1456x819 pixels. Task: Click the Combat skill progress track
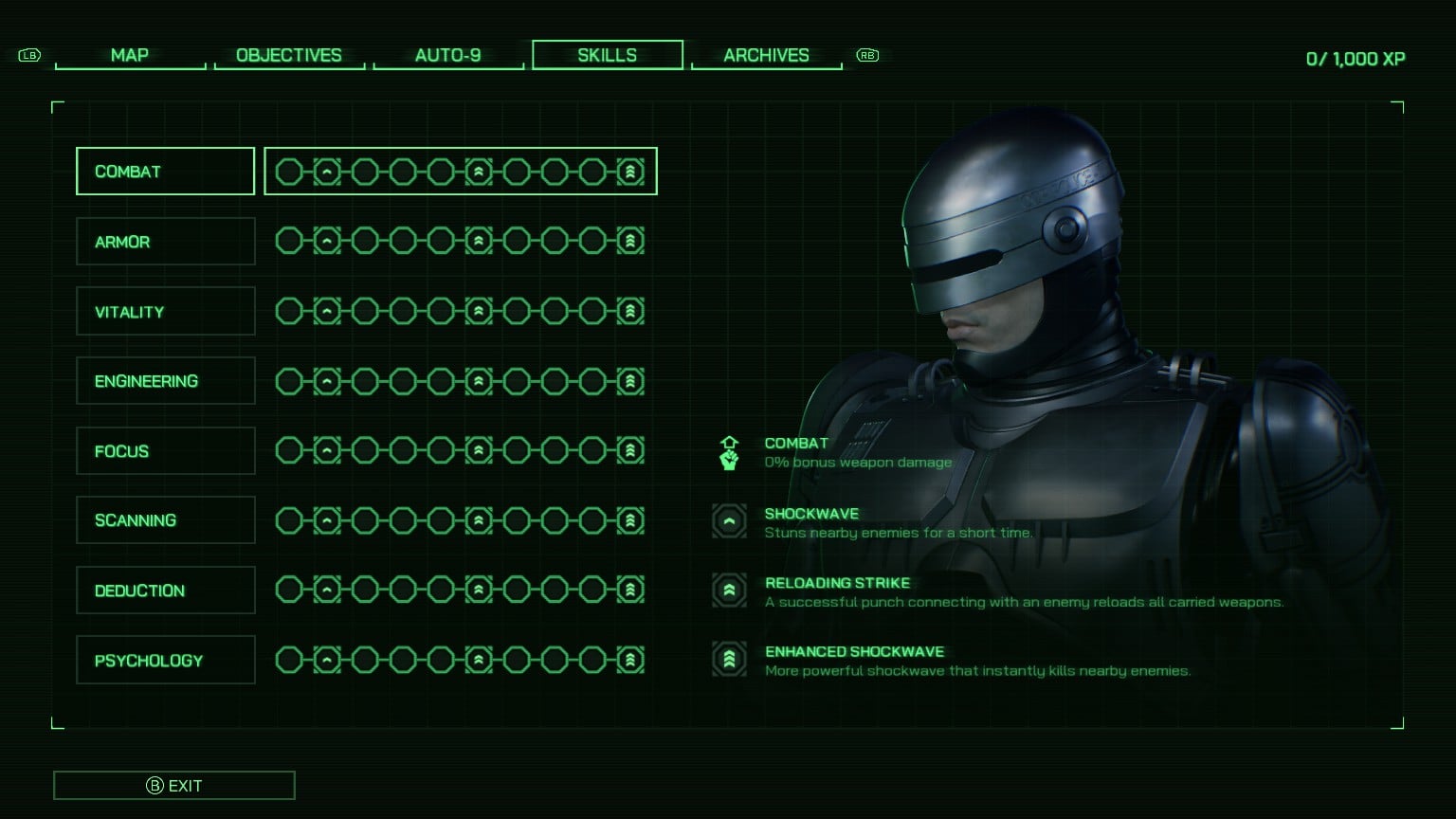(x=460, y=172)
